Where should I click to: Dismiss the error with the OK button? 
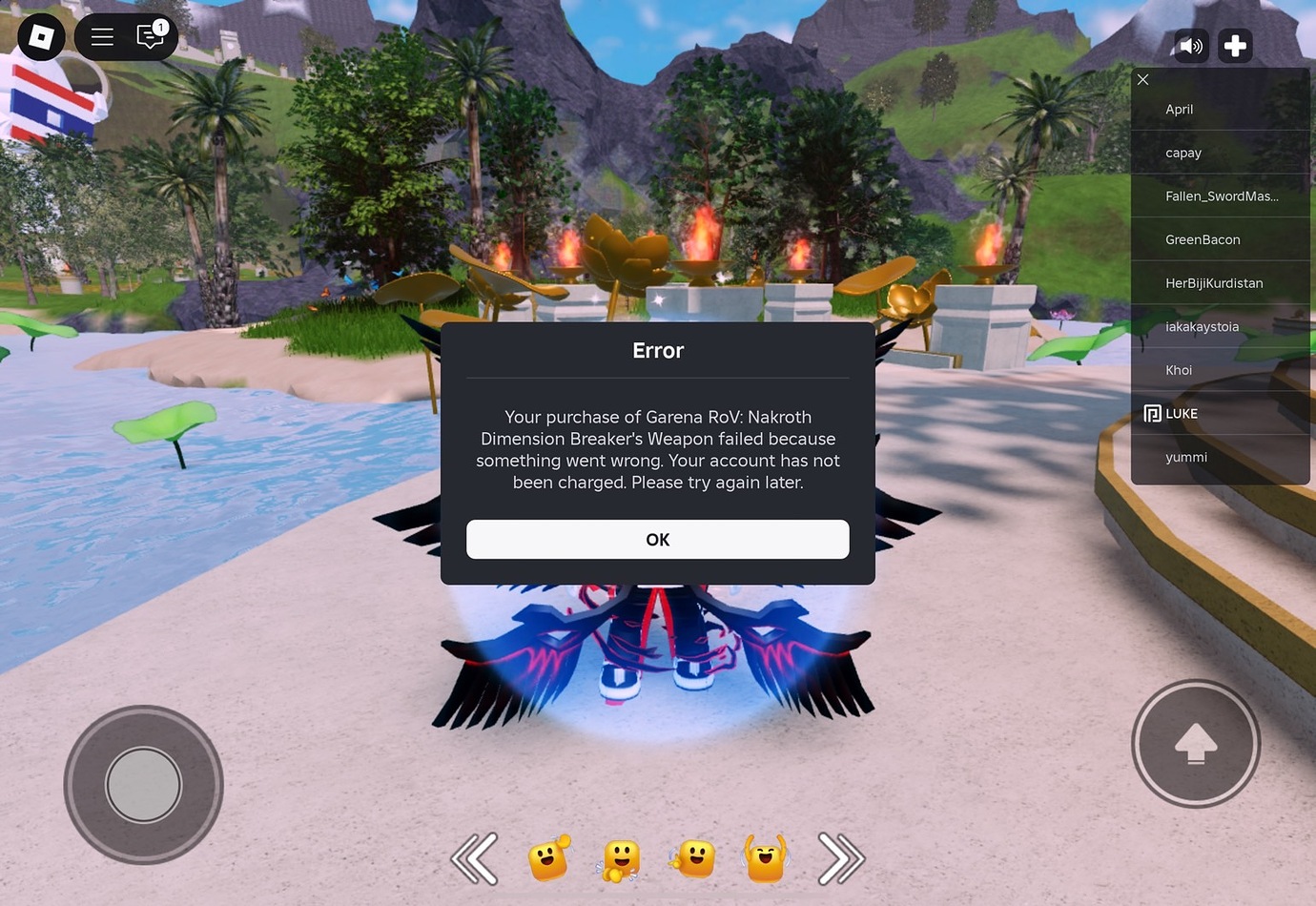point(657,539)
